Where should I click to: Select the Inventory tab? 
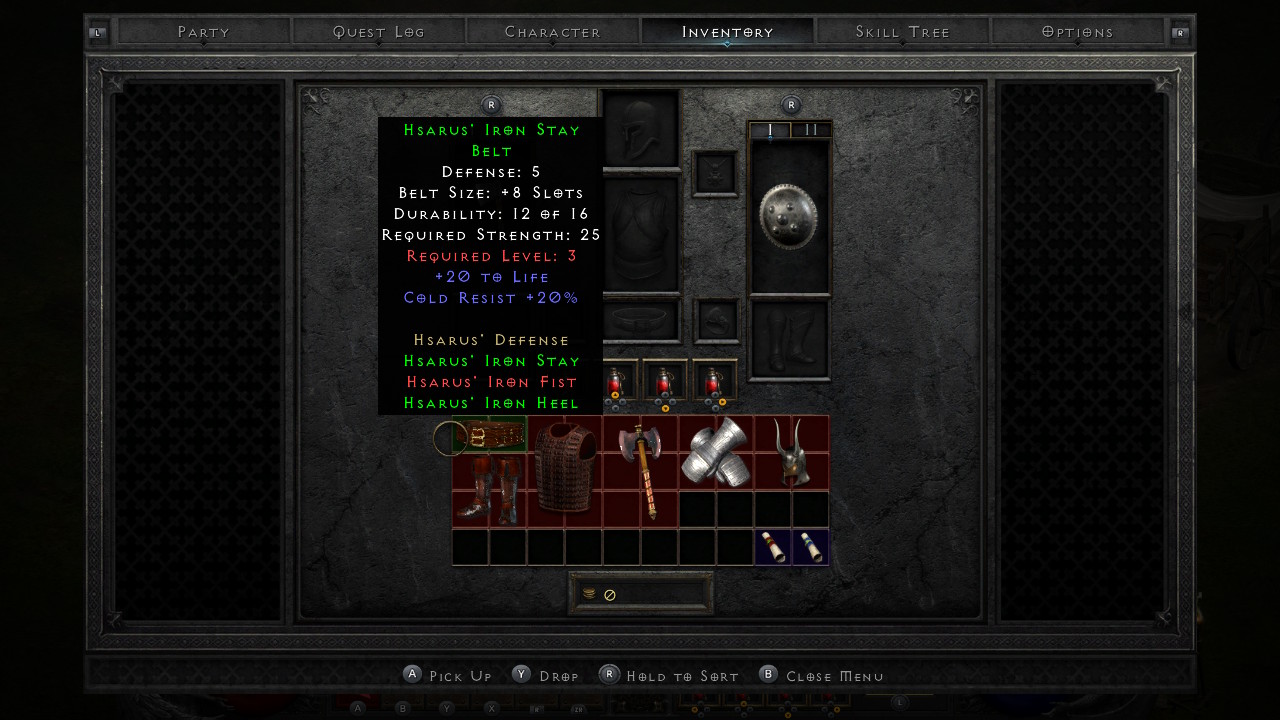pos(728,32)
